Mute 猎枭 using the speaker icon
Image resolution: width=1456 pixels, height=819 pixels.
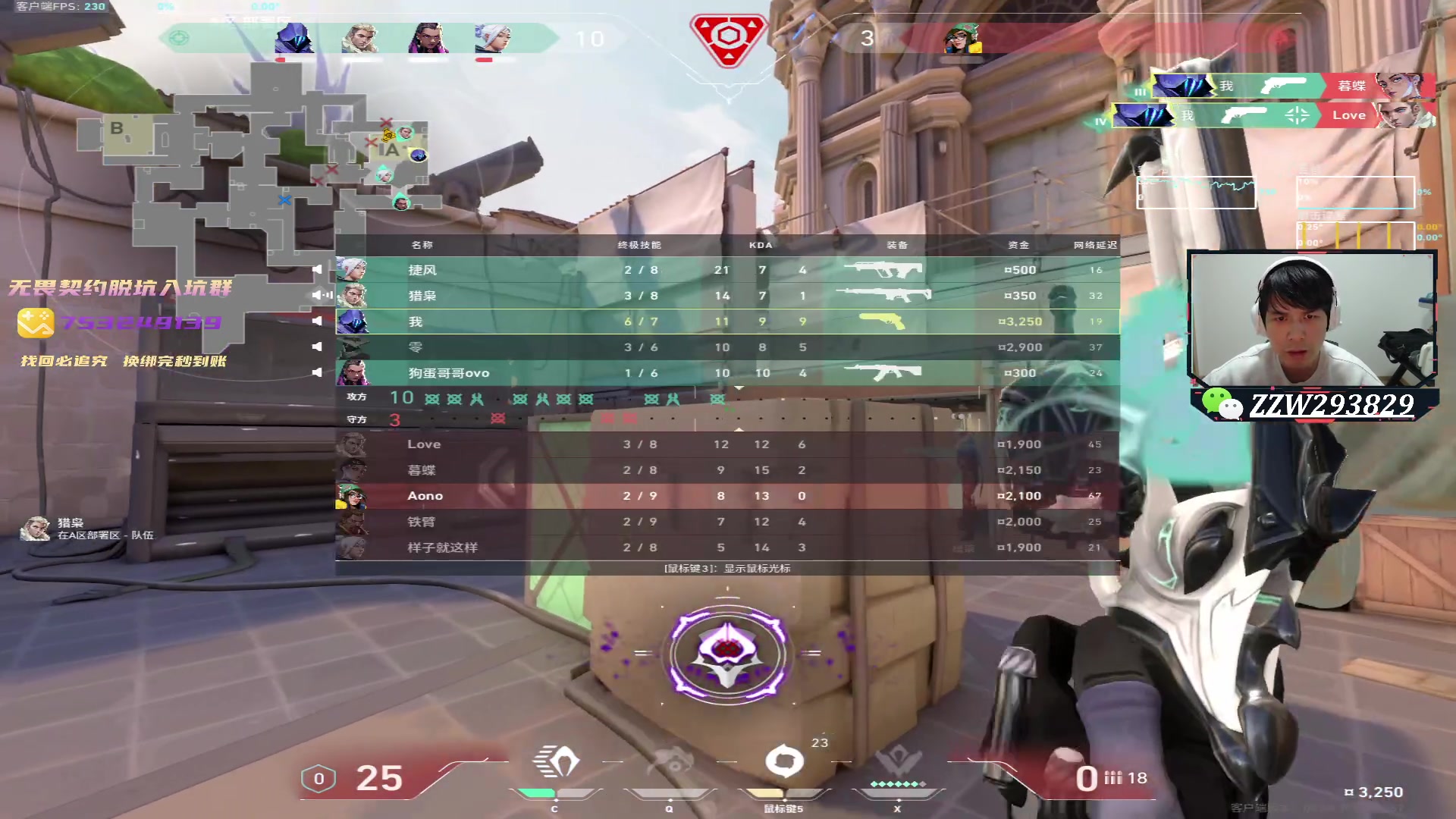coord(318,295)
